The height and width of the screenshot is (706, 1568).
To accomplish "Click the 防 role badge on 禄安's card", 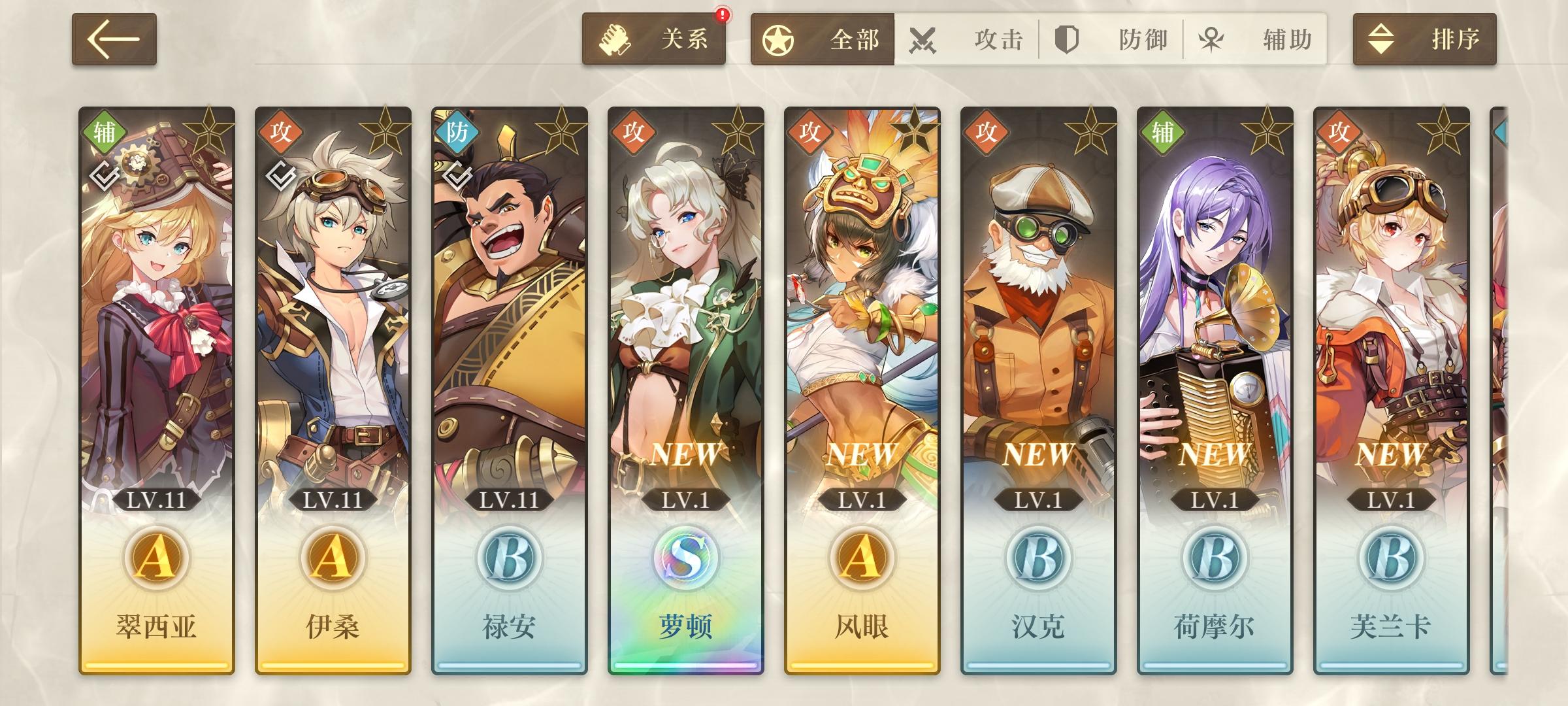I will pyautogui.click(x=456, y=131).
